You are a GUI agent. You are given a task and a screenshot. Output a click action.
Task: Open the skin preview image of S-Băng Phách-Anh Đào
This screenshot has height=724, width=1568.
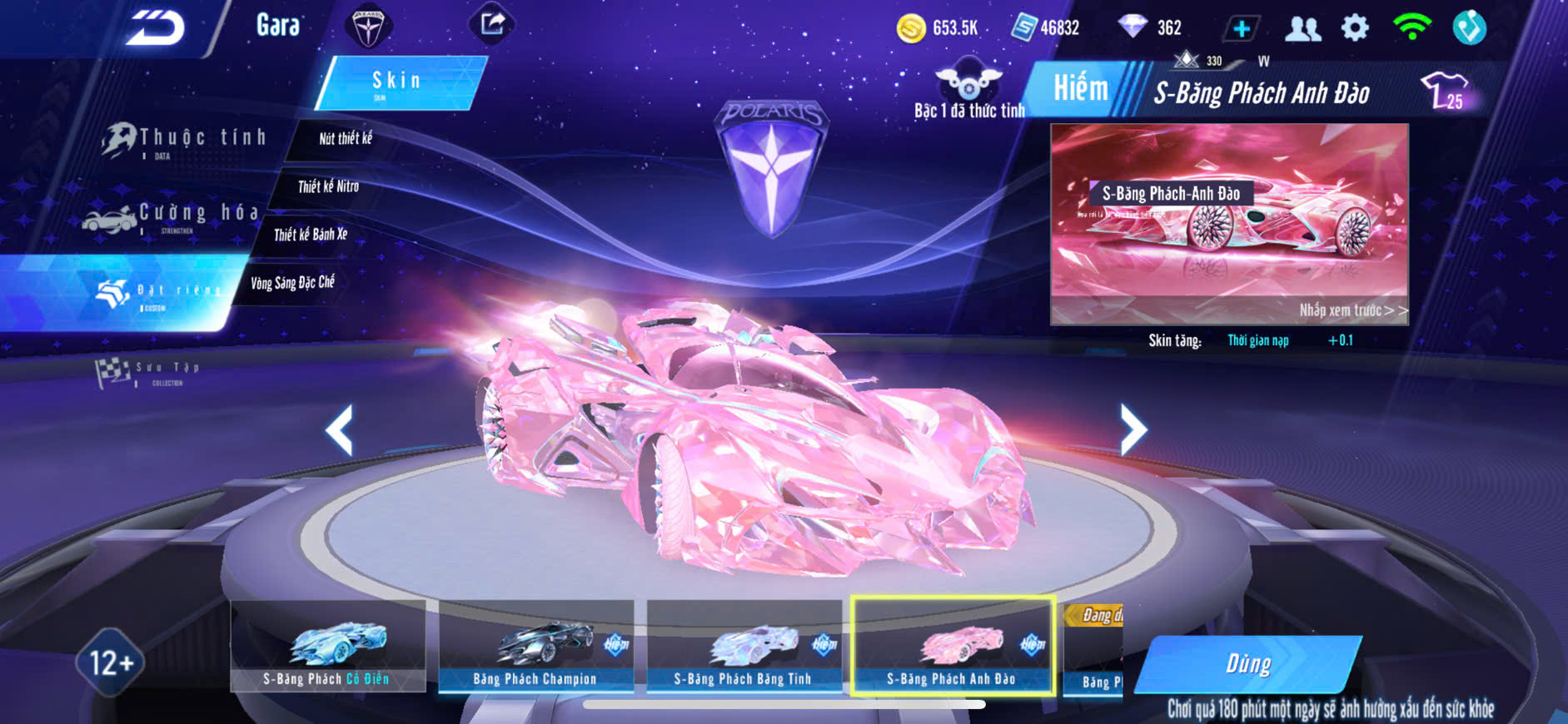[1229, 223]
